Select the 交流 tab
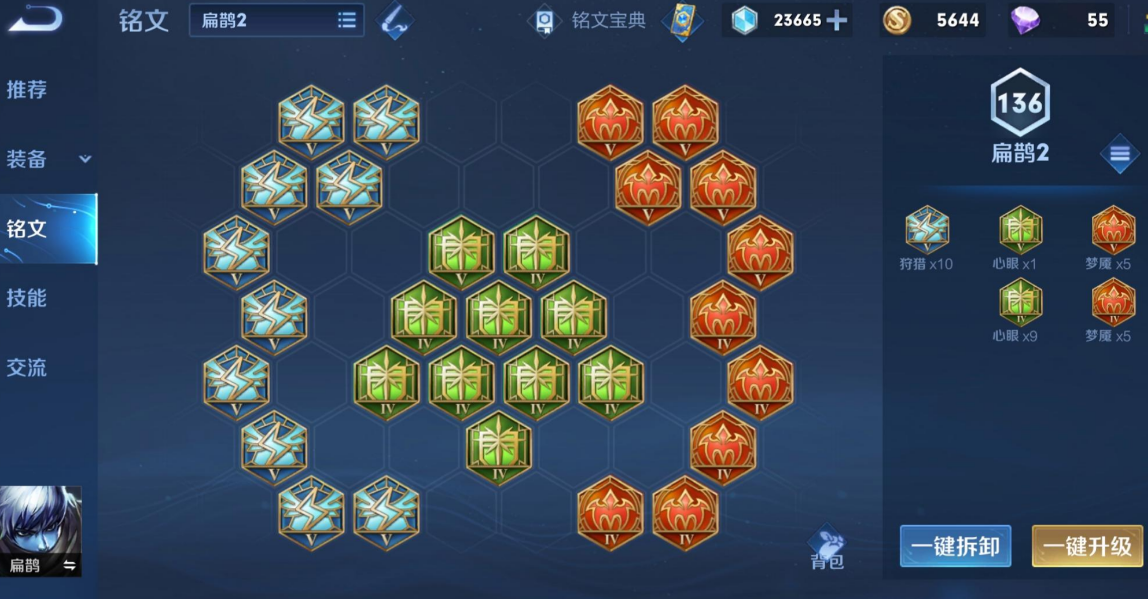The image size is (1148, 599). (x=27, y=368)
